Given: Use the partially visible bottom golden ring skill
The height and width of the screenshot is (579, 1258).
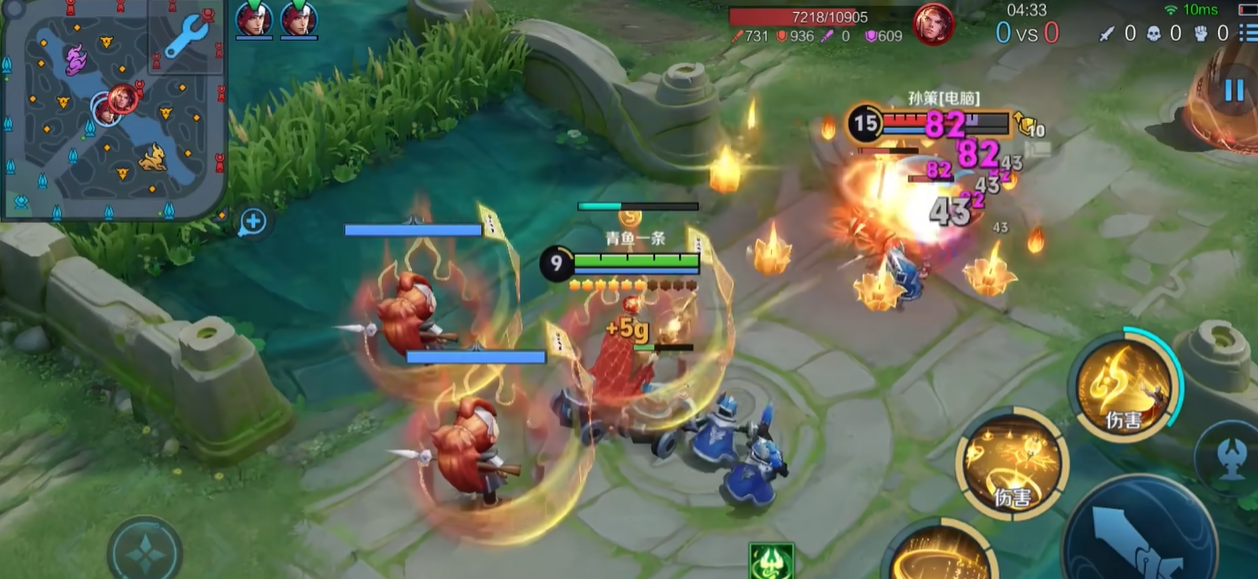Looking at the screenshot, I should coord(937,555).
